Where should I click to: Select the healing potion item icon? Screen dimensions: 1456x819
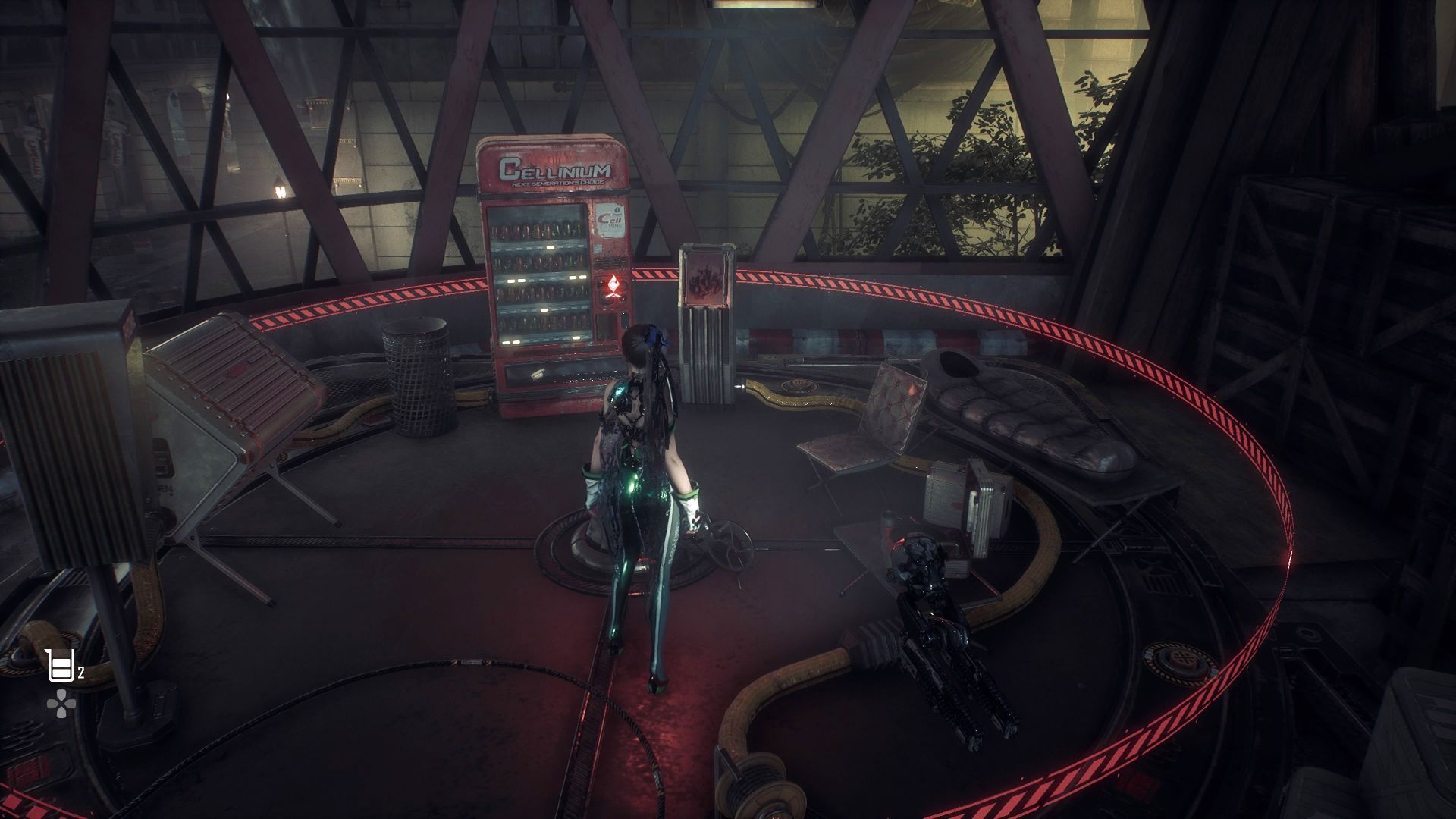tap(59, 666)
